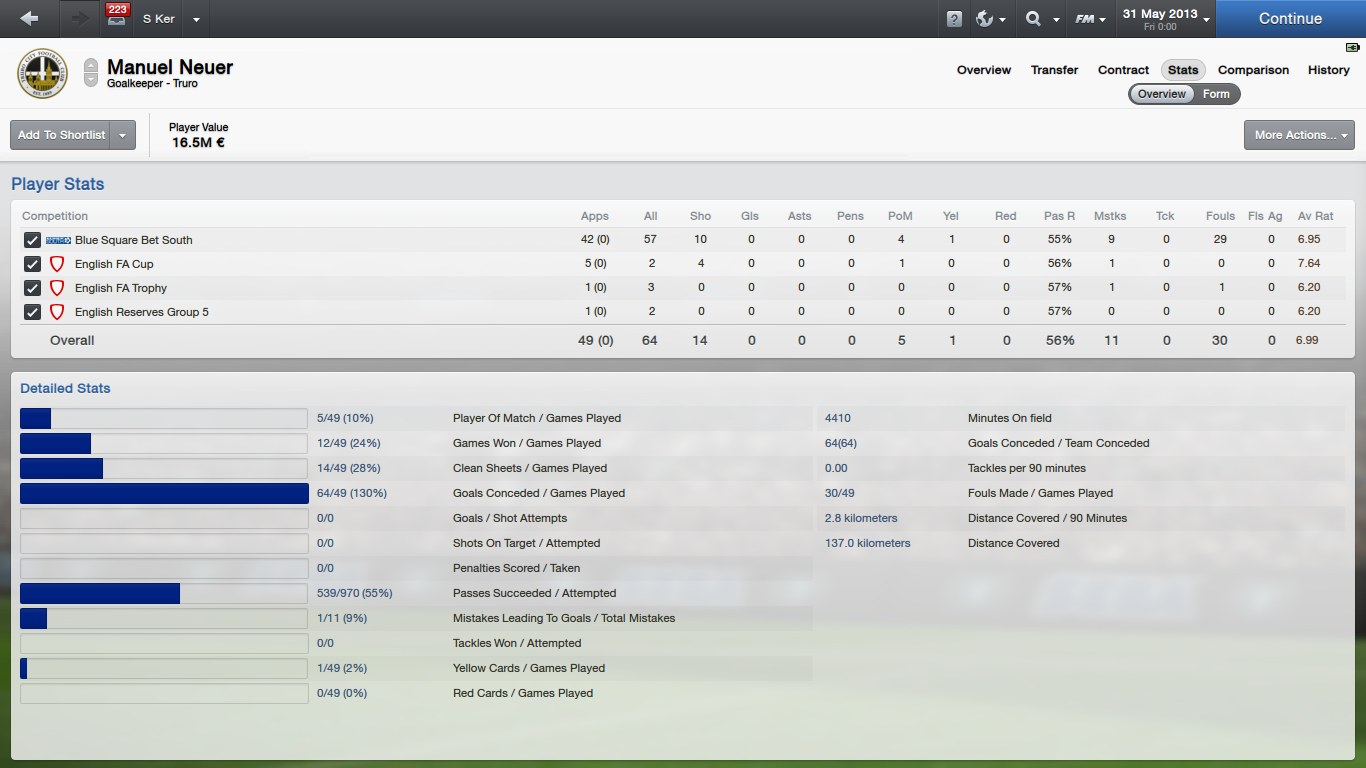Switch stats view to Form
Screen dimensions: 1366x768
(1216, 94)
